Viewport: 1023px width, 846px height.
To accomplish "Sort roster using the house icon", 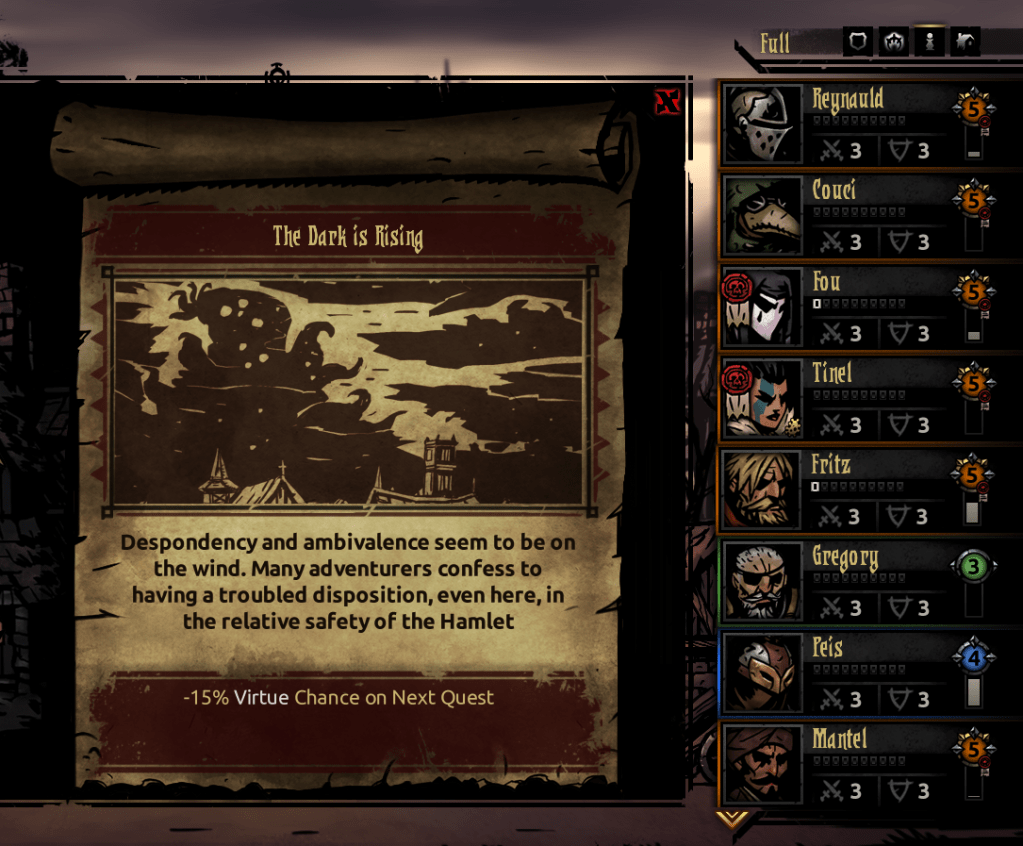I will (x=965, y=42).
